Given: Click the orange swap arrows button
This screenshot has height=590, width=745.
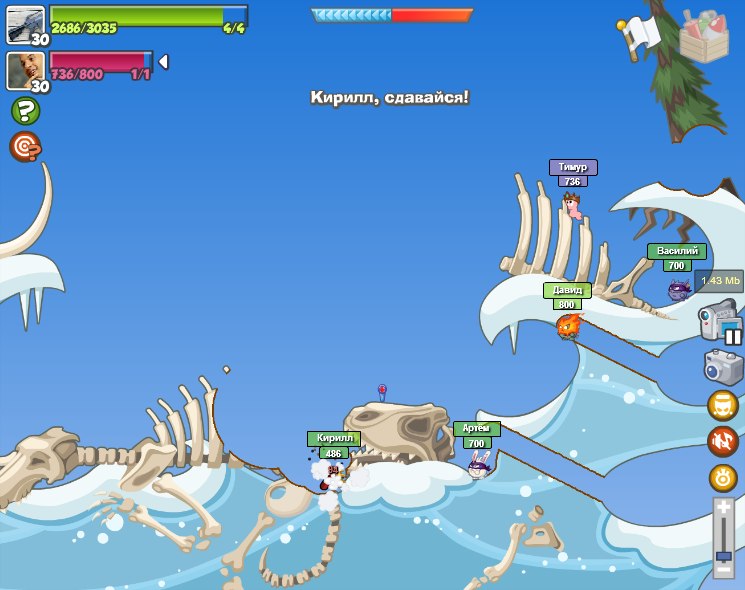Looking at the screenshot, I should (723, 441).
